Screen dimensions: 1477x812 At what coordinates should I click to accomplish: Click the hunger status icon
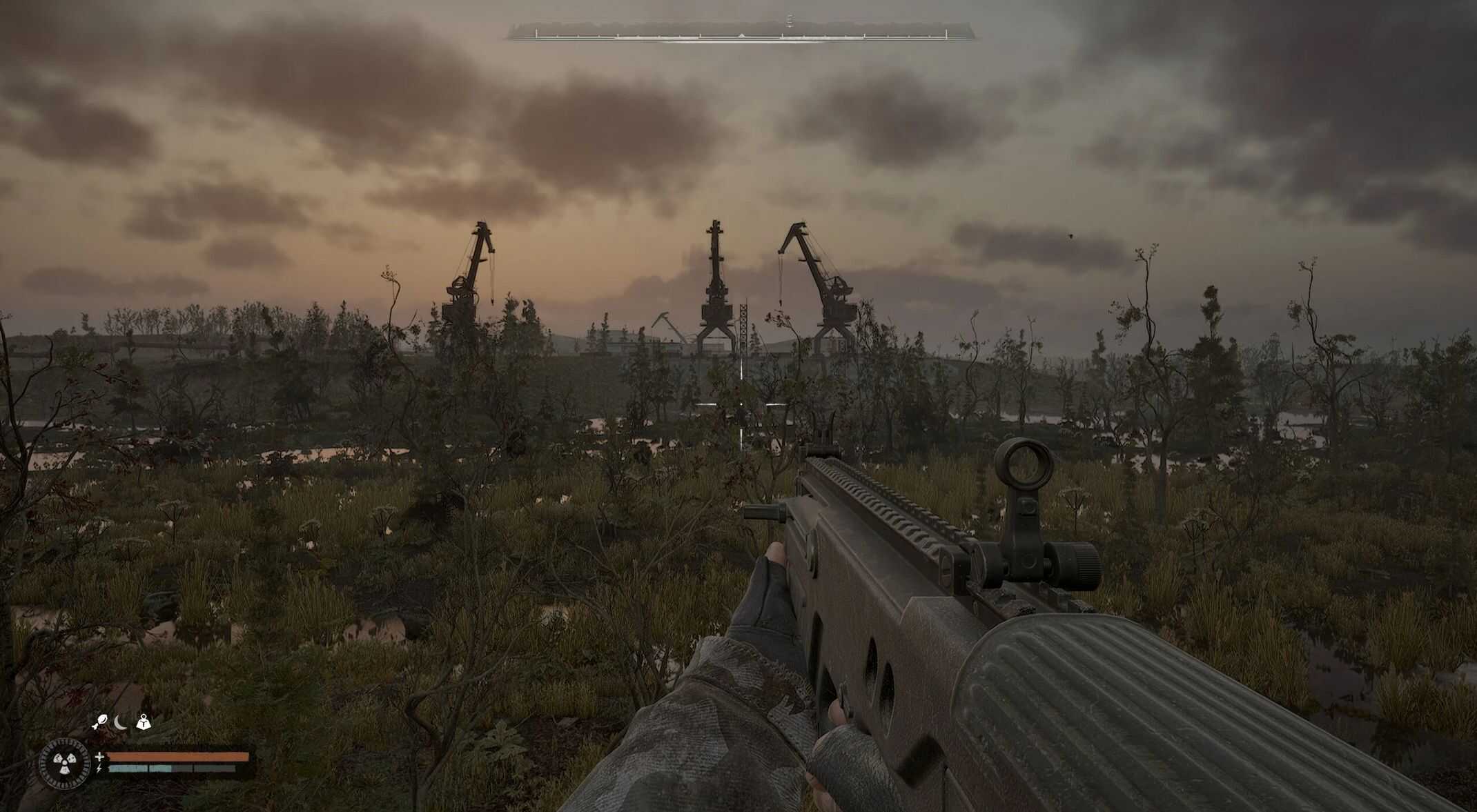[99, 723]
